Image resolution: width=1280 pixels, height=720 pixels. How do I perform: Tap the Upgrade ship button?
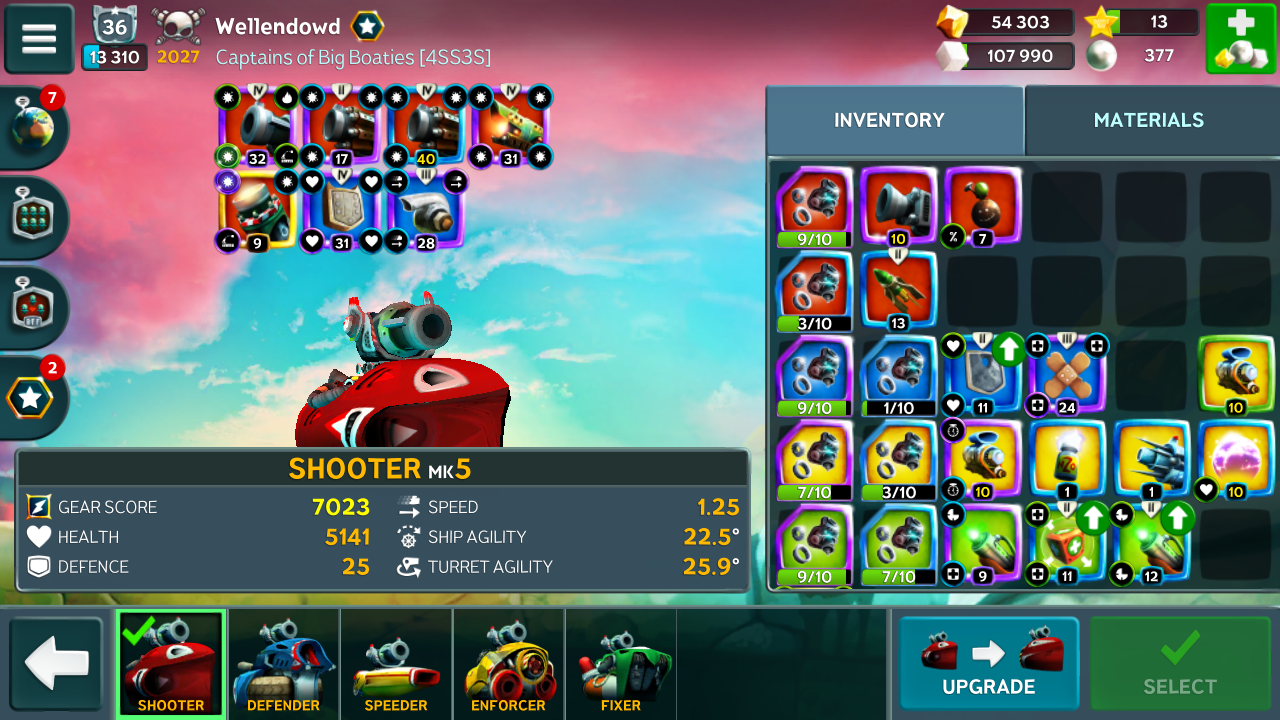pyautogui.click(x=988, y=664)
